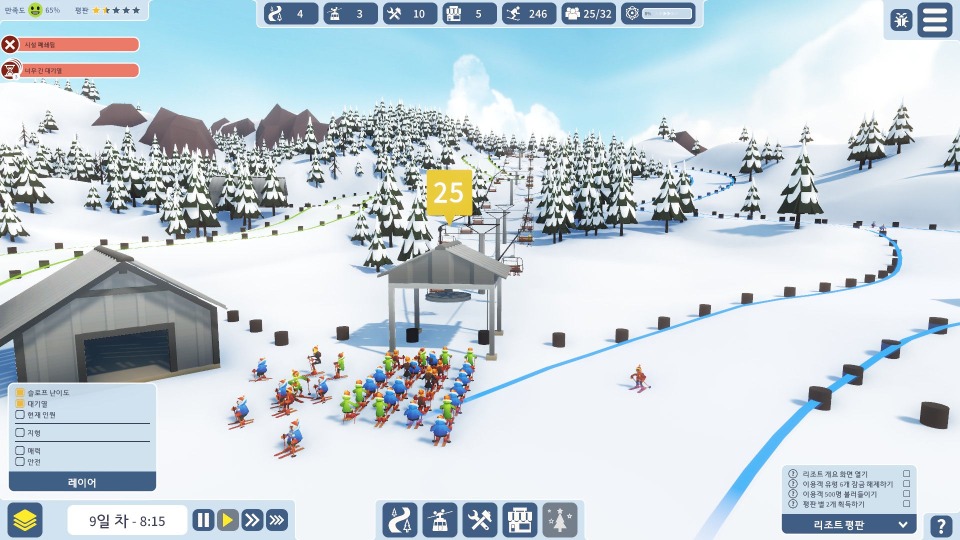Collapse the 리조트 평판 objectives panel
The image size is (960, 540).
(904, 524)
